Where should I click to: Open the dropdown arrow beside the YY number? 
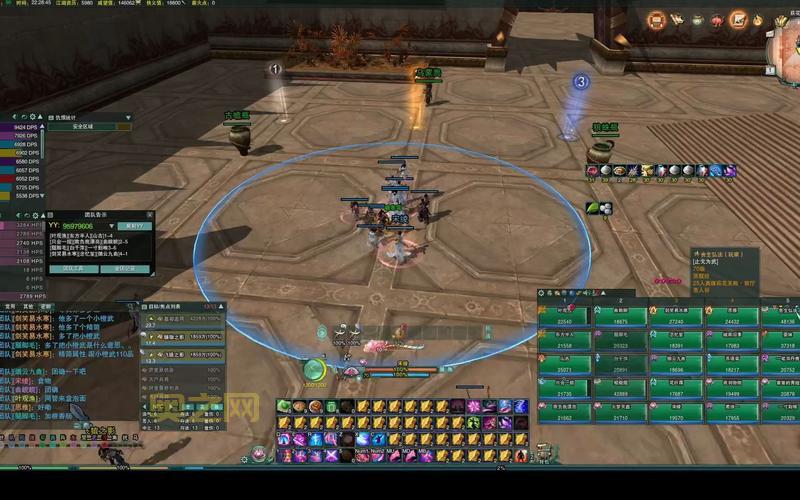(113, 226)
